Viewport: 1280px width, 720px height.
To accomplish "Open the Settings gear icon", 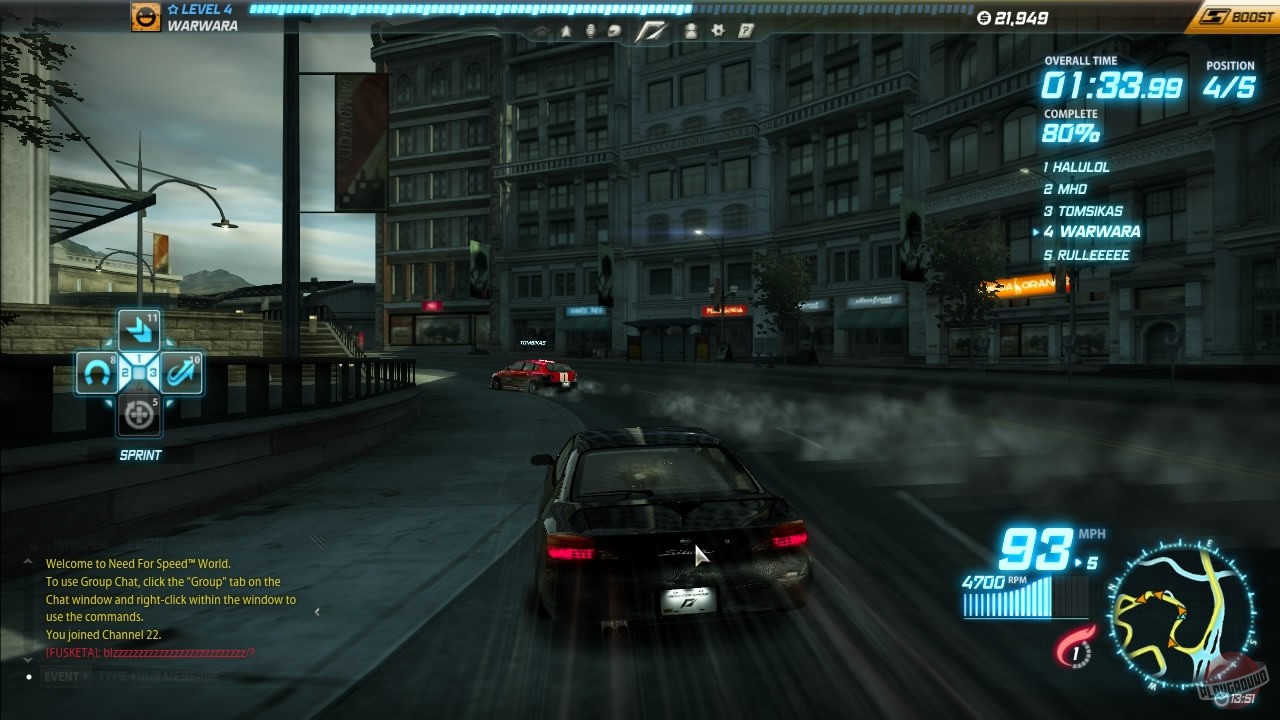I will click(x=717, y=31).
